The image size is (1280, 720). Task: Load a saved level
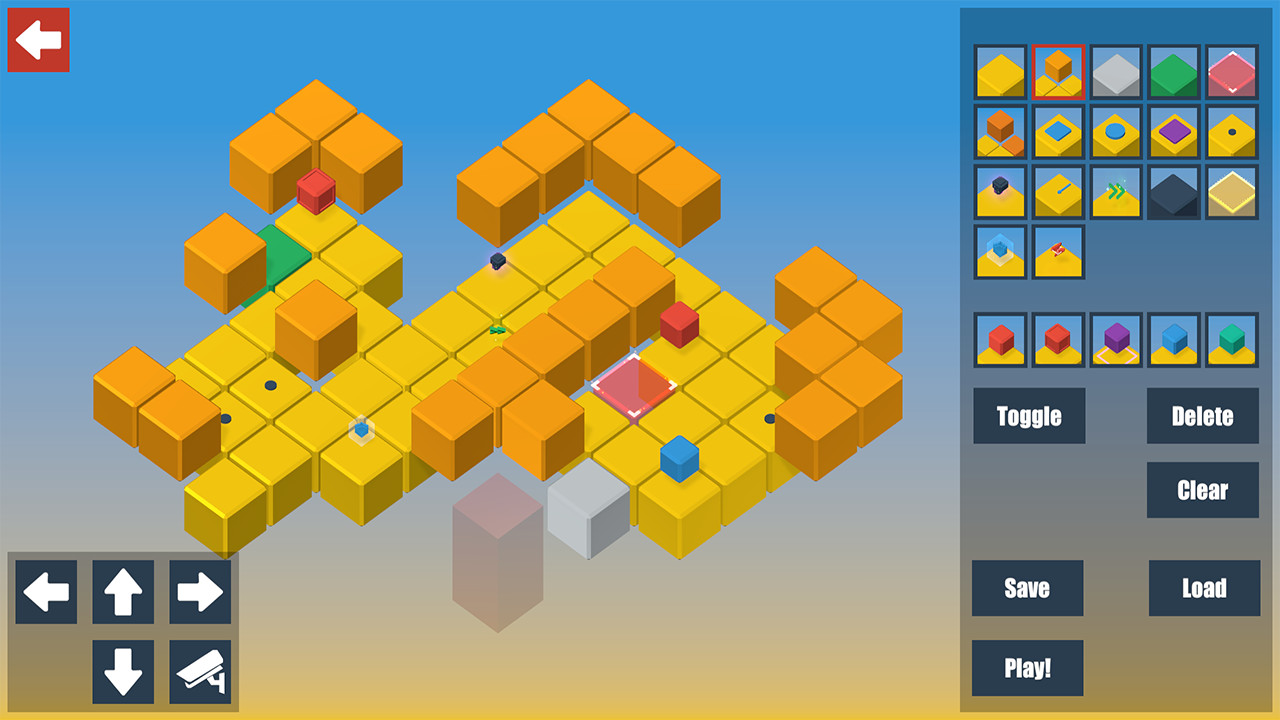(1204, 588)
